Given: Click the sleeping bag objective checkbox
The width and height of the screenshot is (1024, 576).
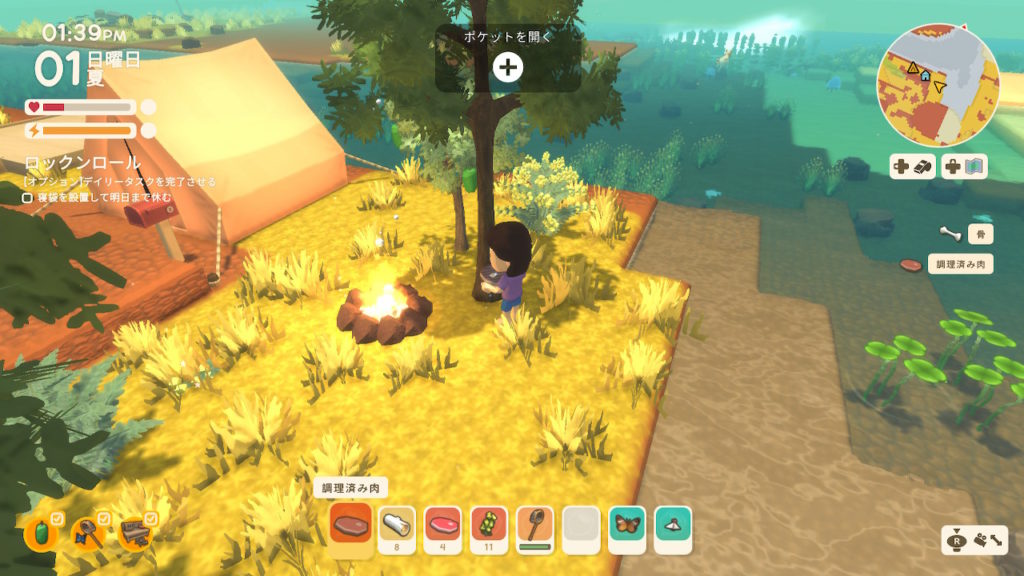Looking at the screenshot, I should point(28,198).
